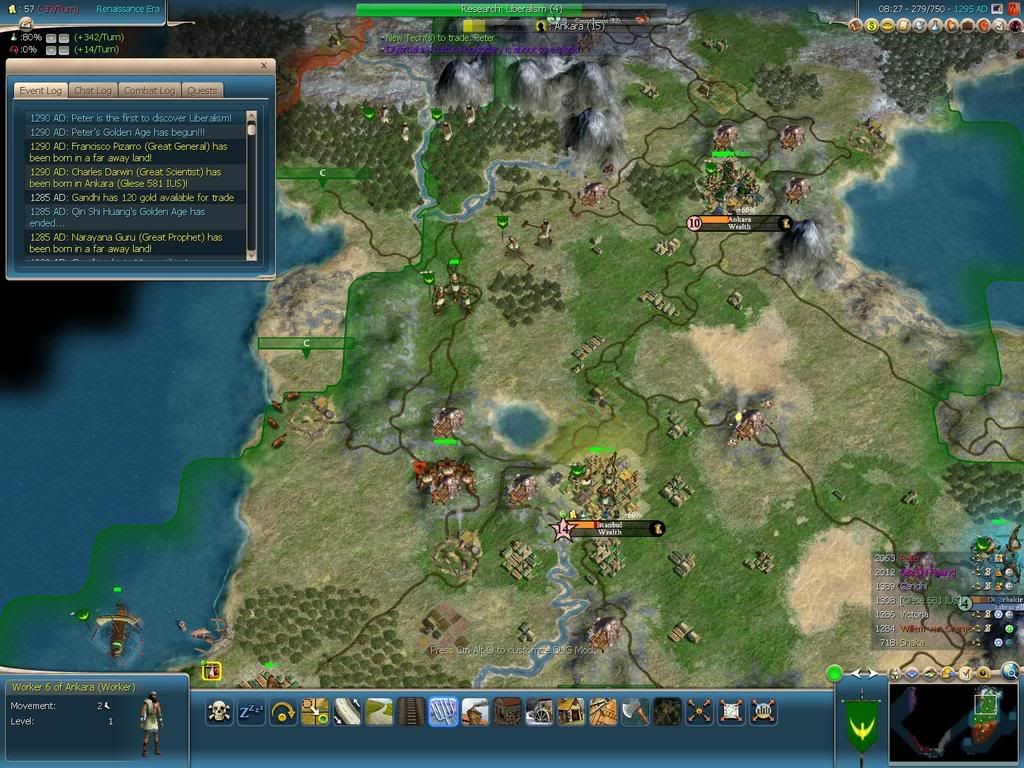Screen dimensions: 1024x768
Task: Show the Quests tab
Action: (202, 90)
